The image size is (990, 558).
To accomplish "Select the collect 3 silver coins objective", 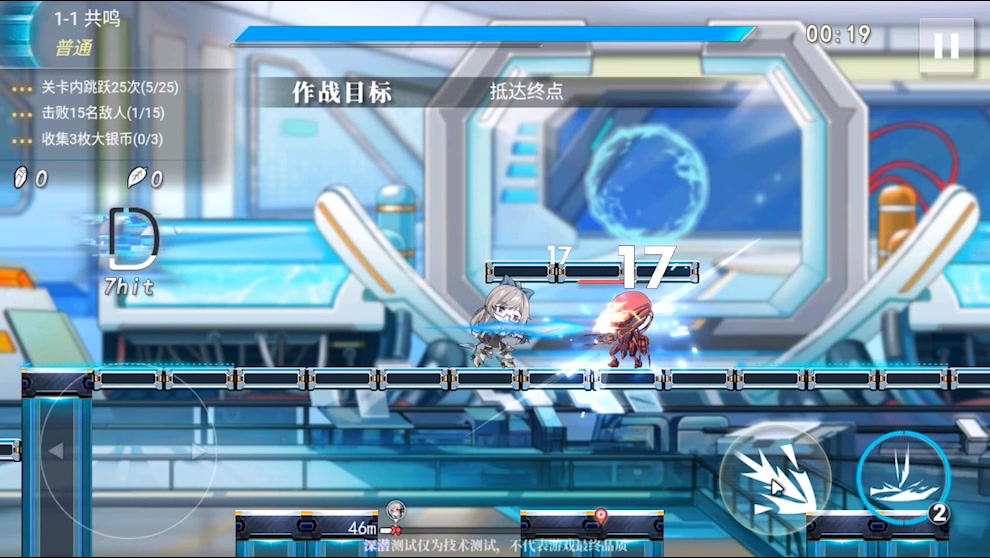I will (102, 139).
